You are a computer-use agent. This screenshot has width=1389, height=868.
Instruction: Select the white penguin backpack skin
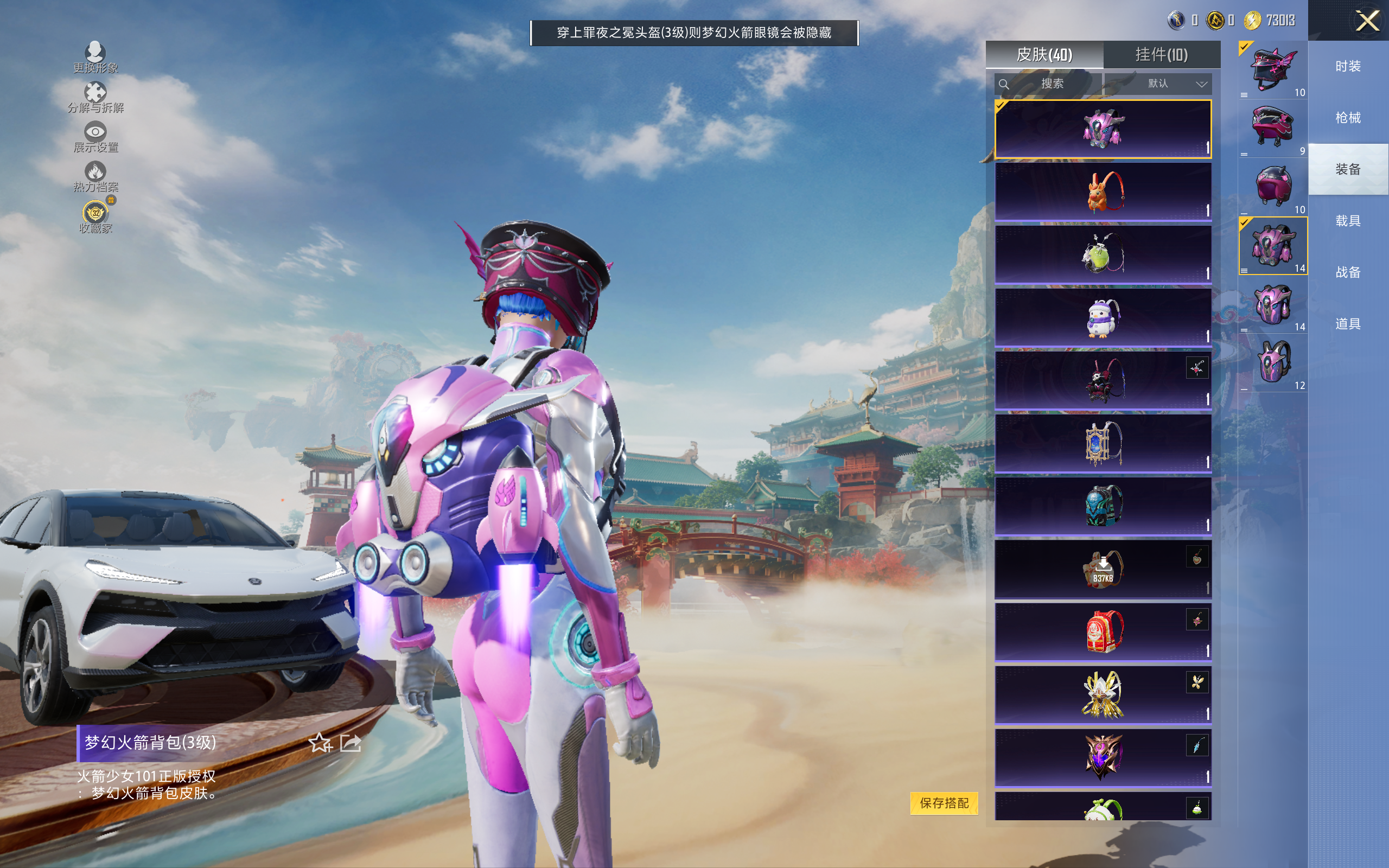coord(1103,317)
